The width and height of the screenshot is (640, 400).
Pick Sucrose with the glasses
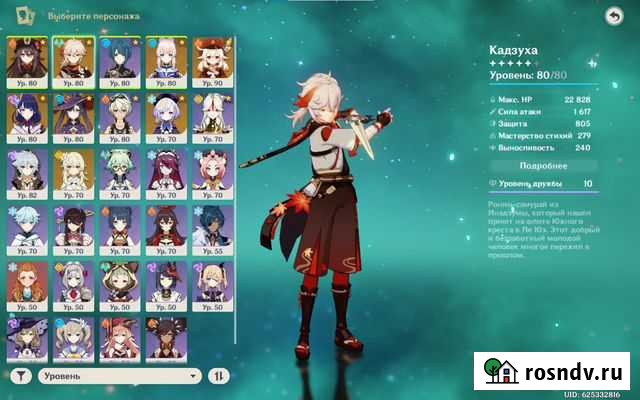pyautogui.click(x=116, y=172)
